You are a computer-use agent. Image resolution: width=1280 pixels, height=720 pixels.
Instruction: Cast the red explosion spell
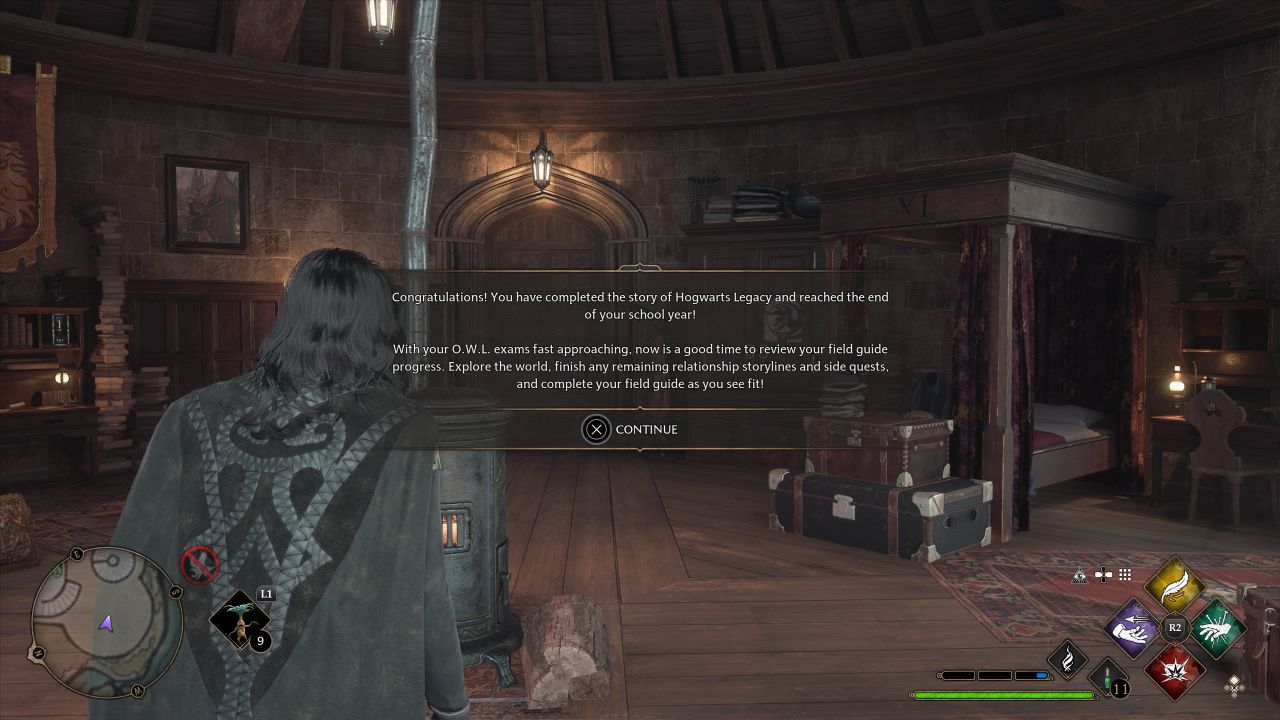[x=1174, y=671]
